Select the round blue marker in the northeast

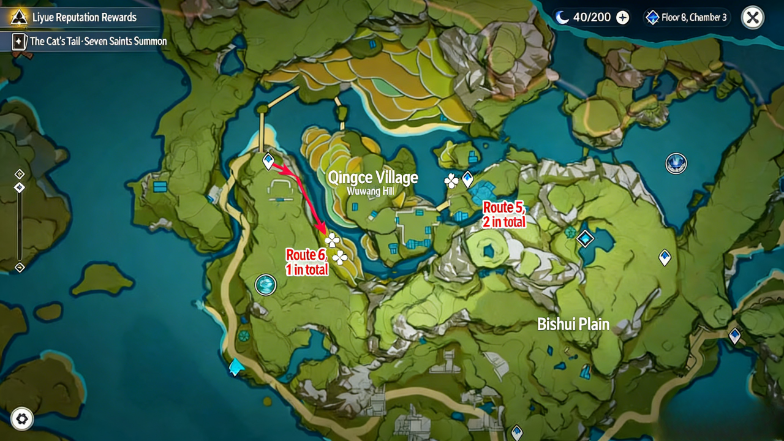click(676, 163)
